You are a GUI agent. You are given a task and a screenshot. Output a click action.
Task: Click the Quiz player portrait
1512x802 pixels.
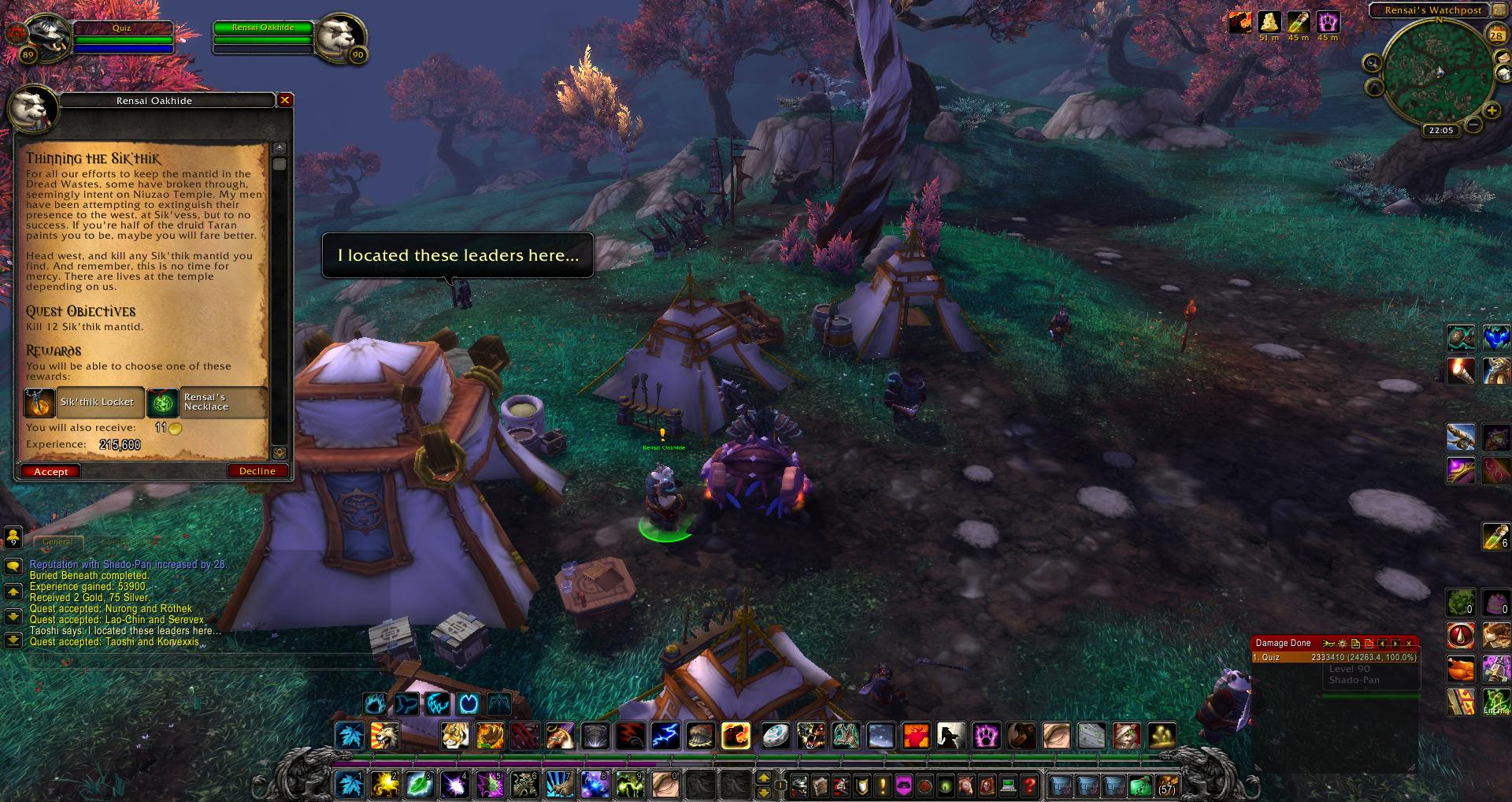[x=50, y=35]
